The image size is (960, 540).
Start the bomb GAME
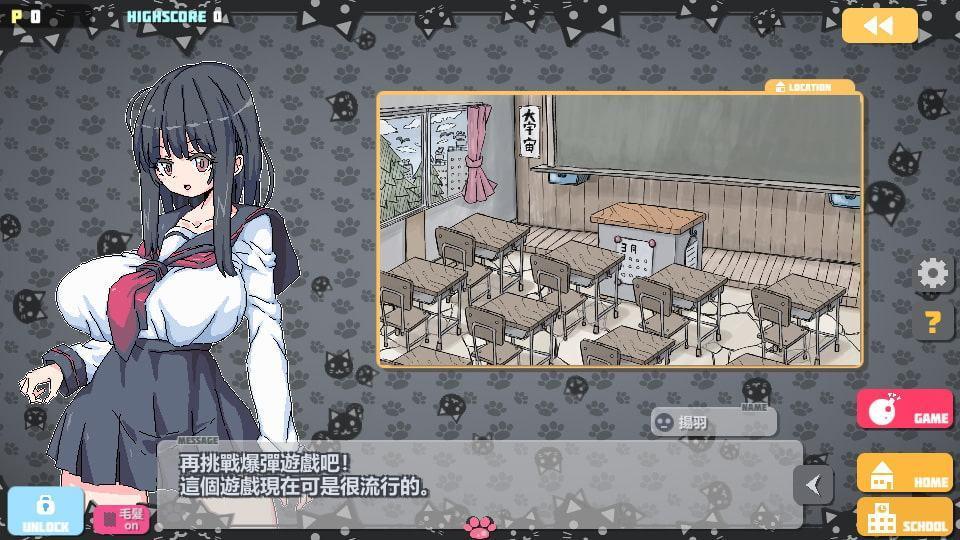904,410
